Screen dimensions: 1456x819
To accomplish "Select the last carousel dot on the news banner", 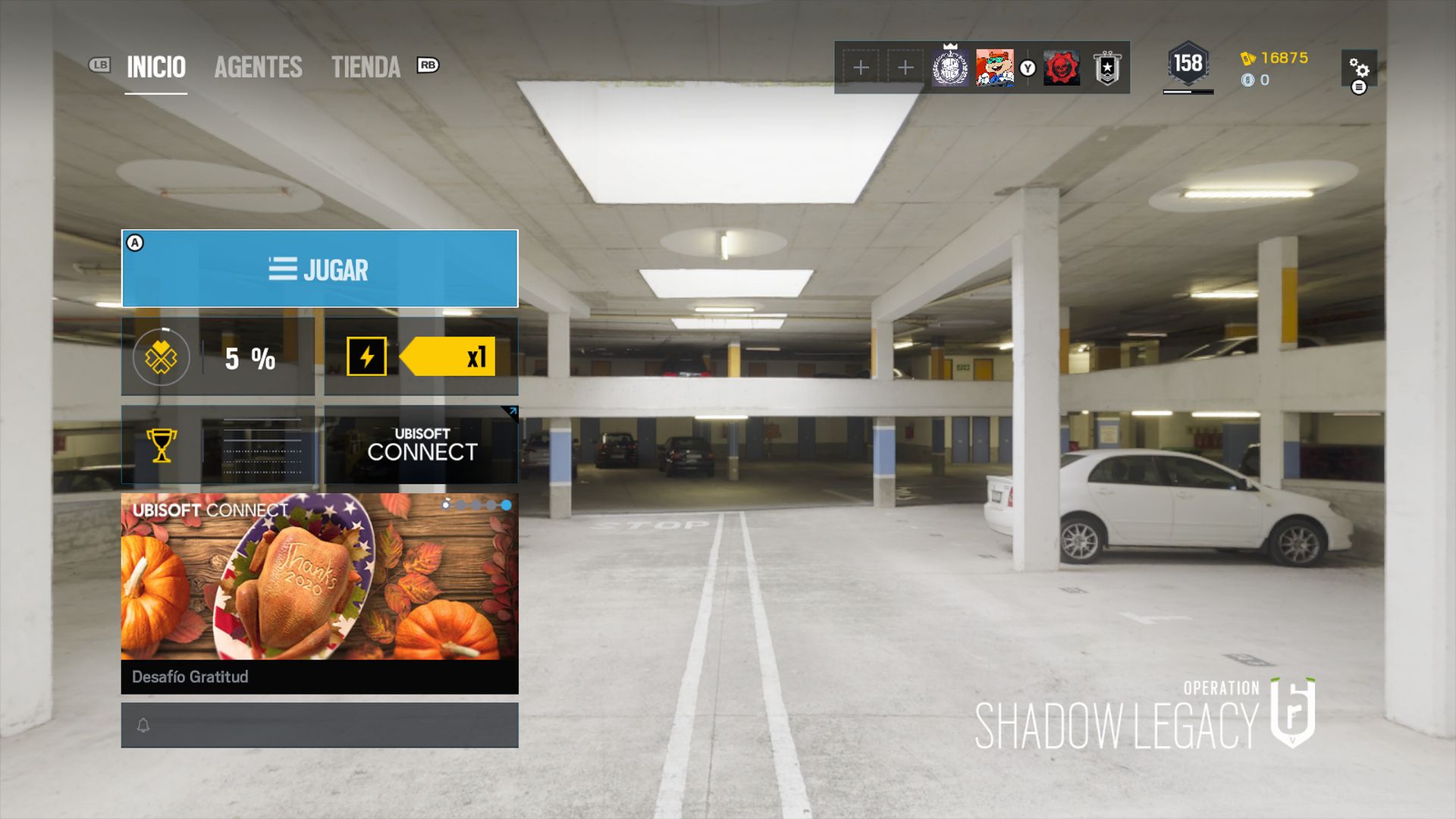I will pos(505,503).
